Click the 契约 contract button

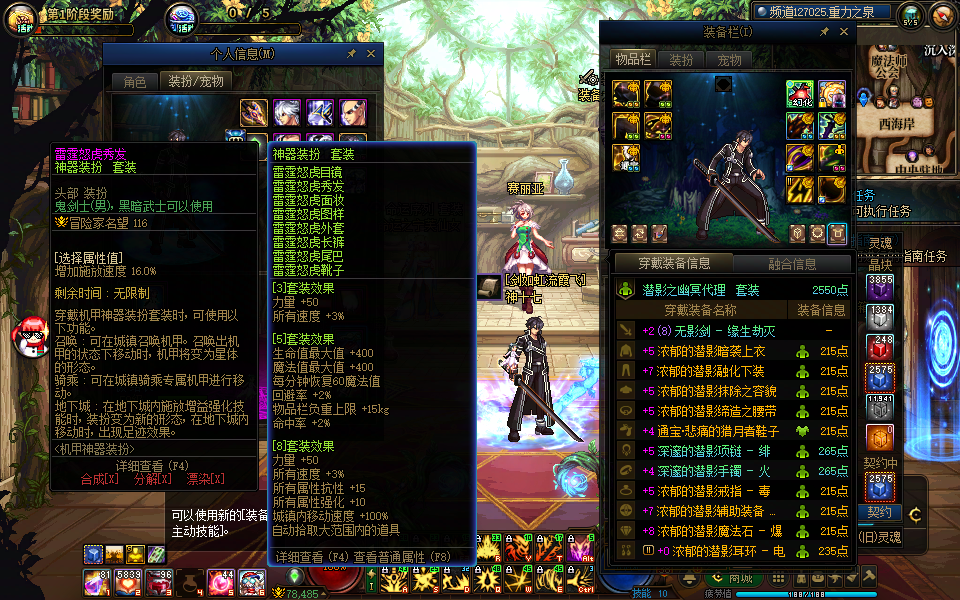(879, 512)
